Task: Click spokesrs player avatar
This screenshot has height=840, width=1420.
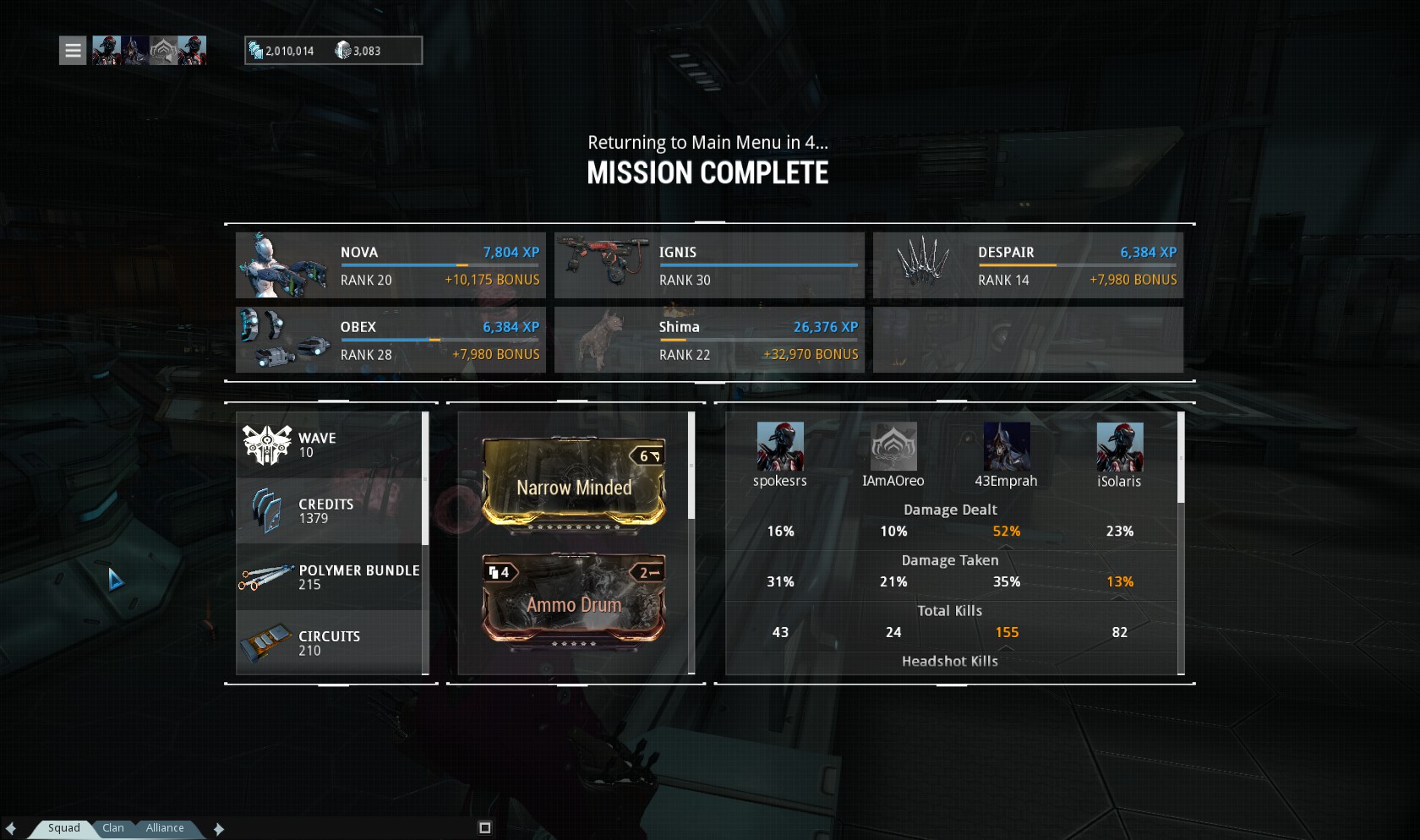Action: 779,447
